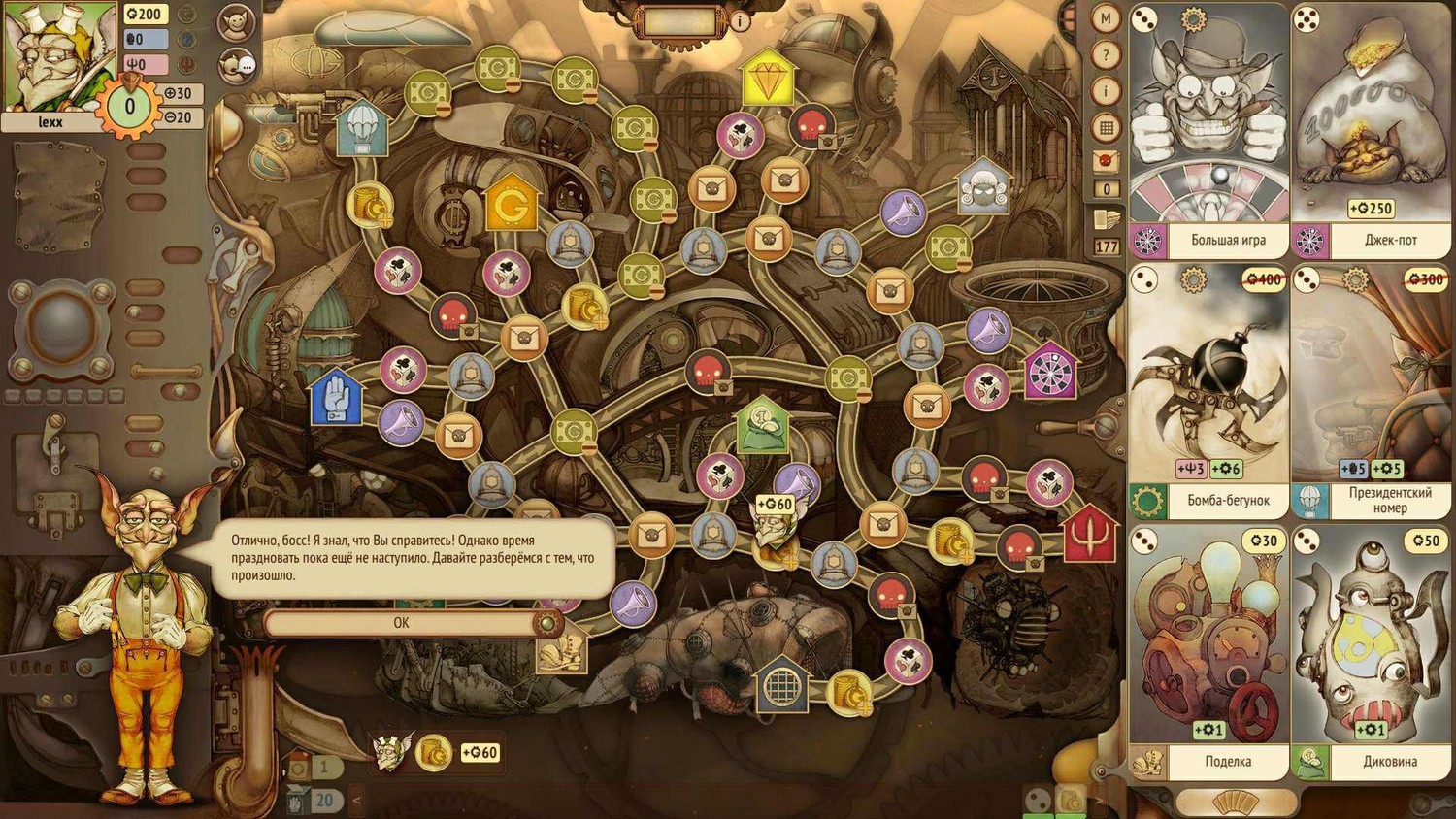The height and width of the screenshot is (819, 1456).
Task: Open help with the question mark button
Action: click(1106, 54)
